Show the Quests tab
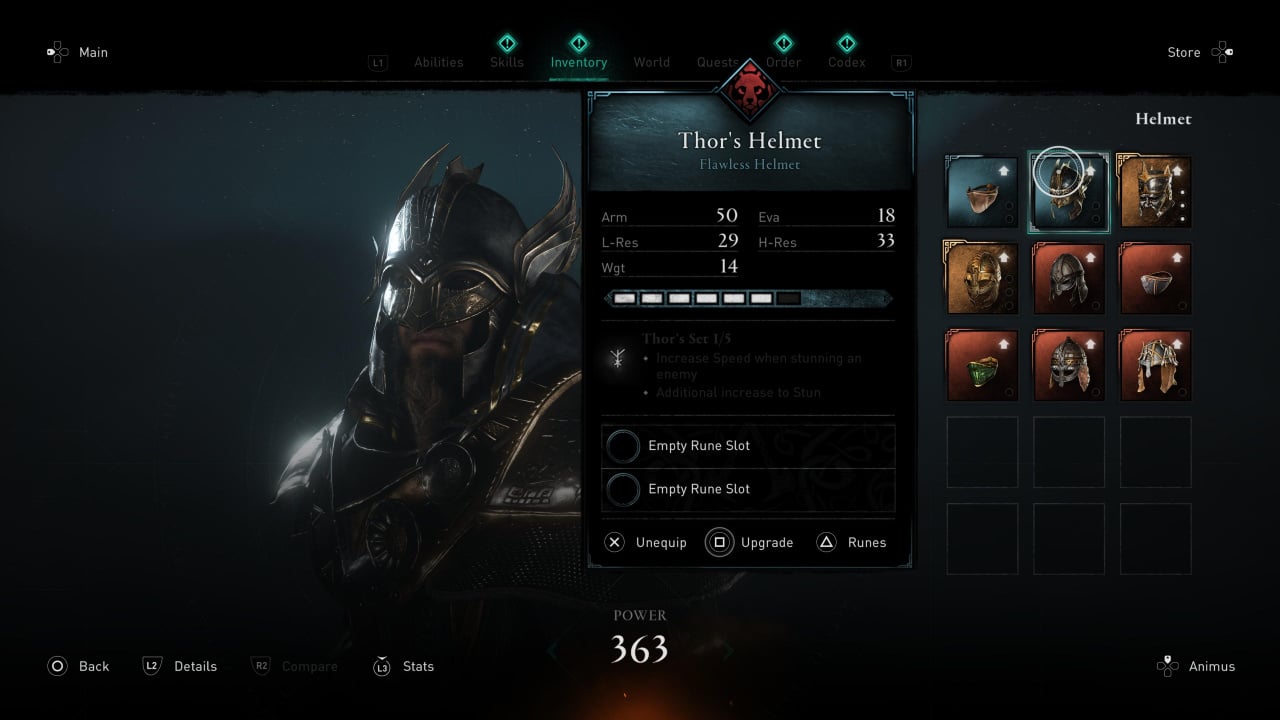This screenshot has width=1280, height=720. 717,62
